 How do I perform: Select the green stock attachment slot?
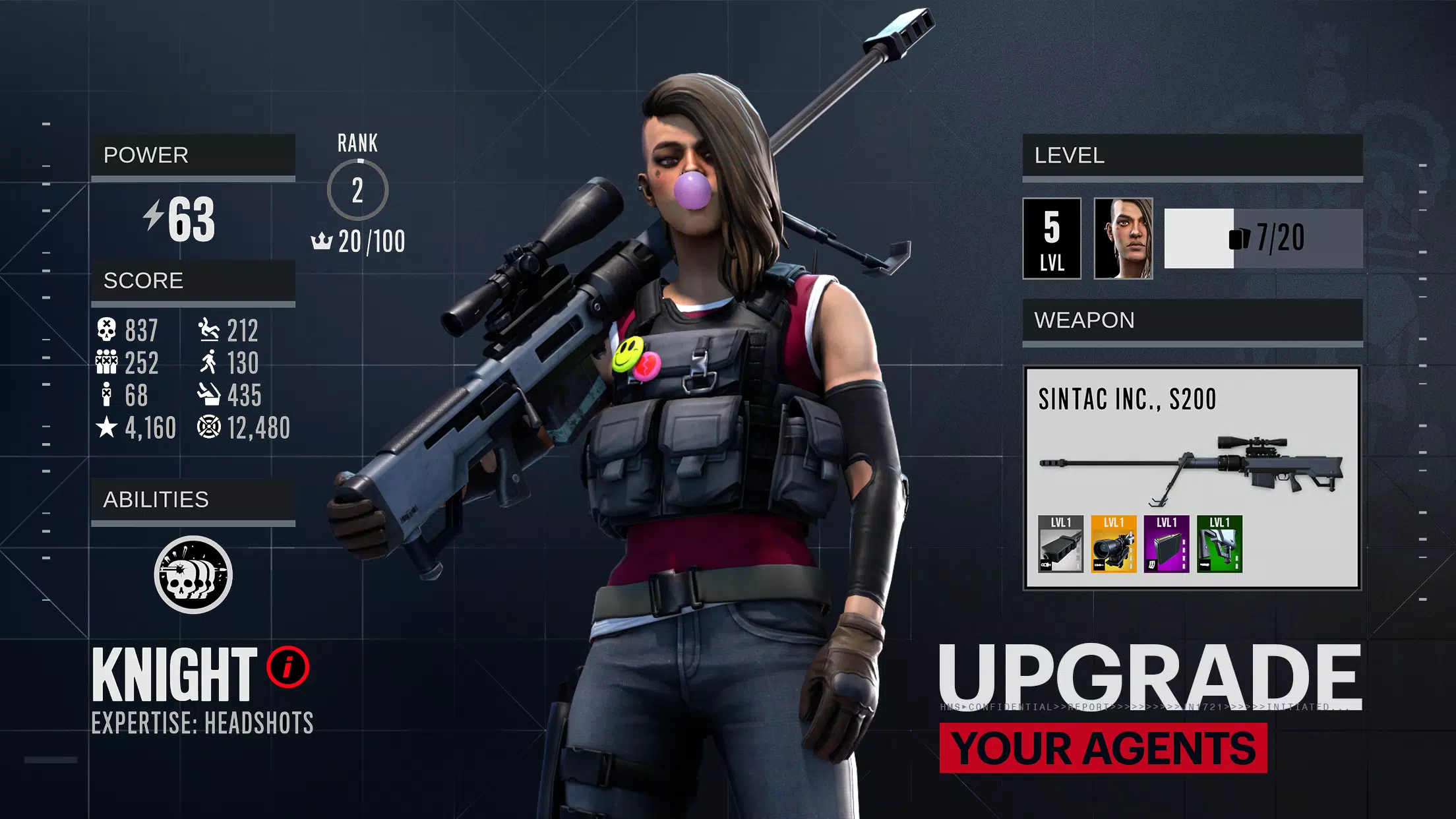click(1219, 544)
